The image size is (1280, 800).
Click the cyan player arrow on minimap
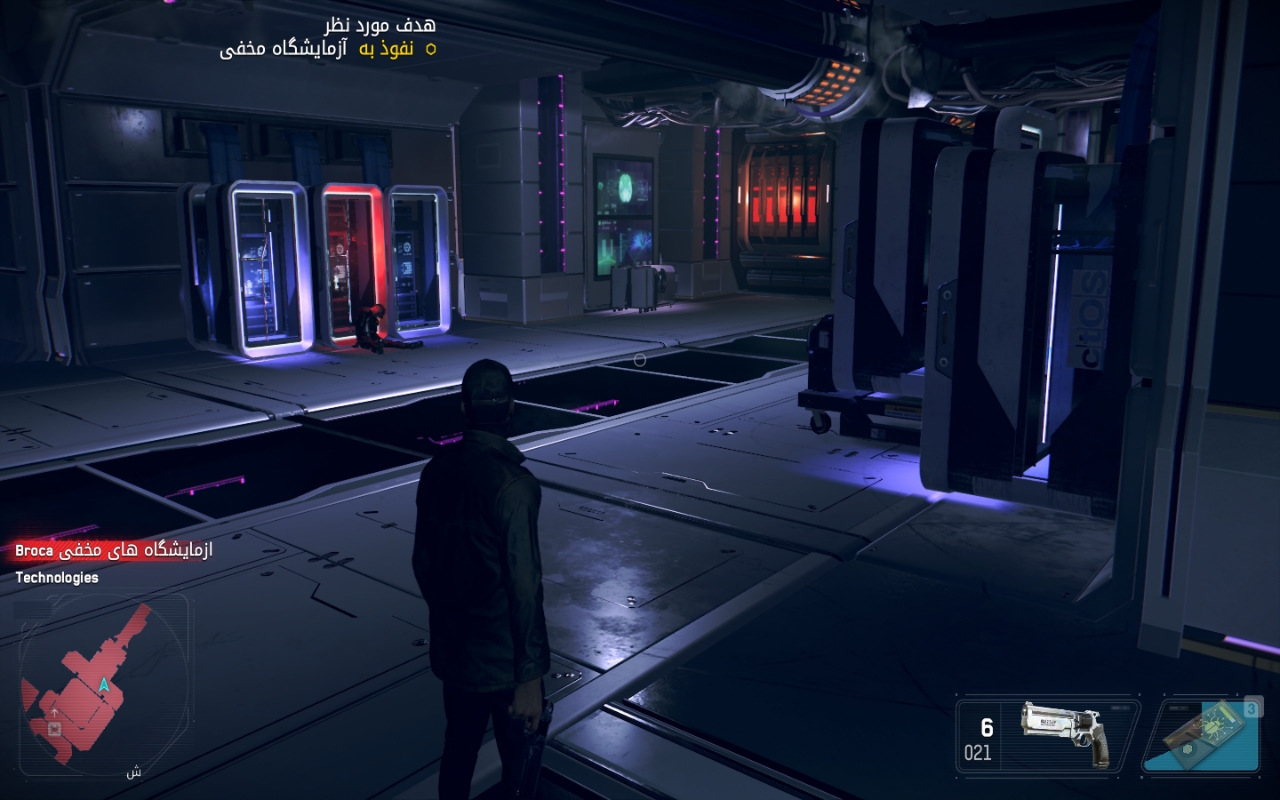(x=104, y=684)
